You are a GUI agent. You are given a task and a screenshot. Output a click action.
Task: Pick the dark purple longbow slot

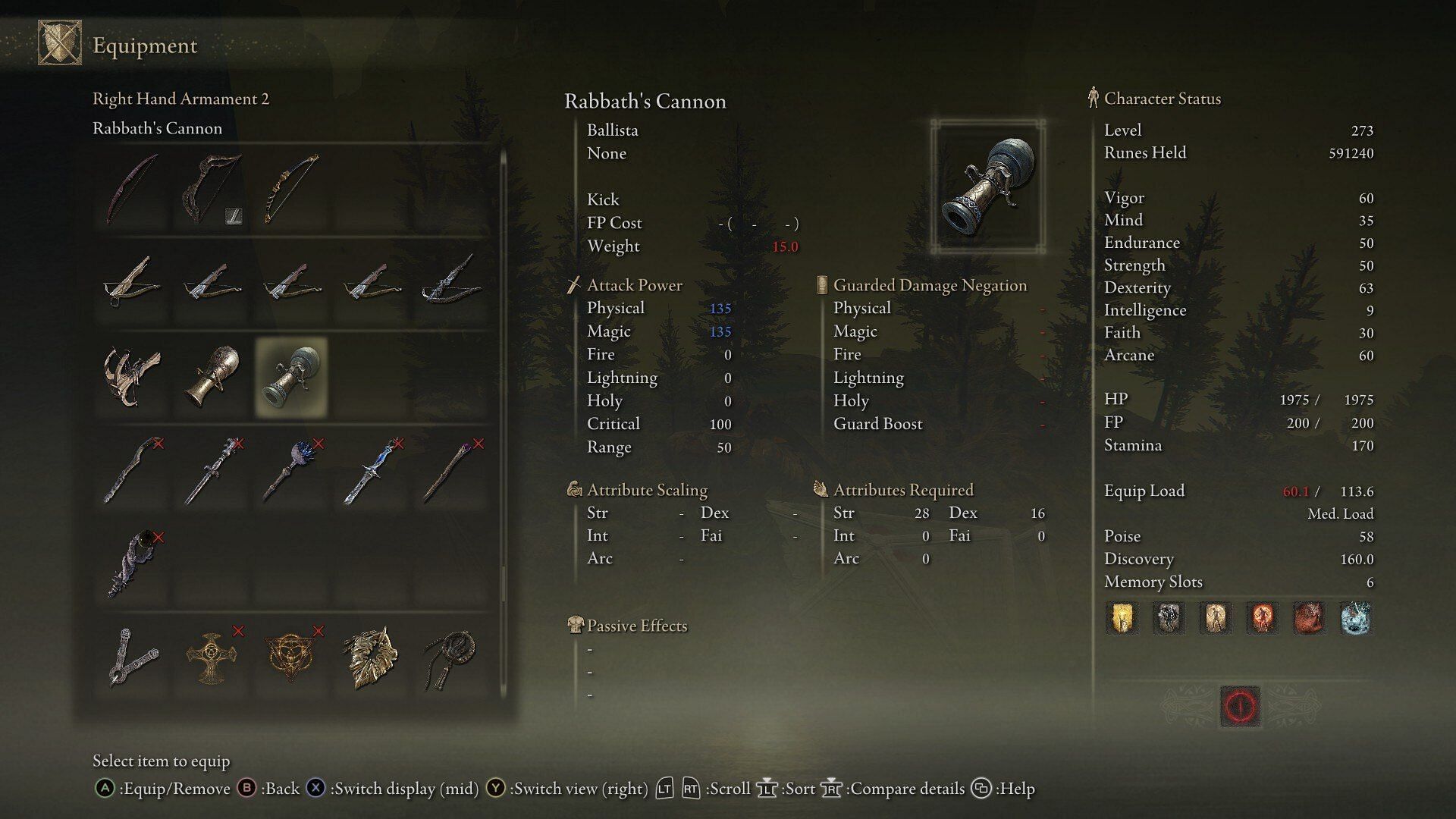coord(133,190)
